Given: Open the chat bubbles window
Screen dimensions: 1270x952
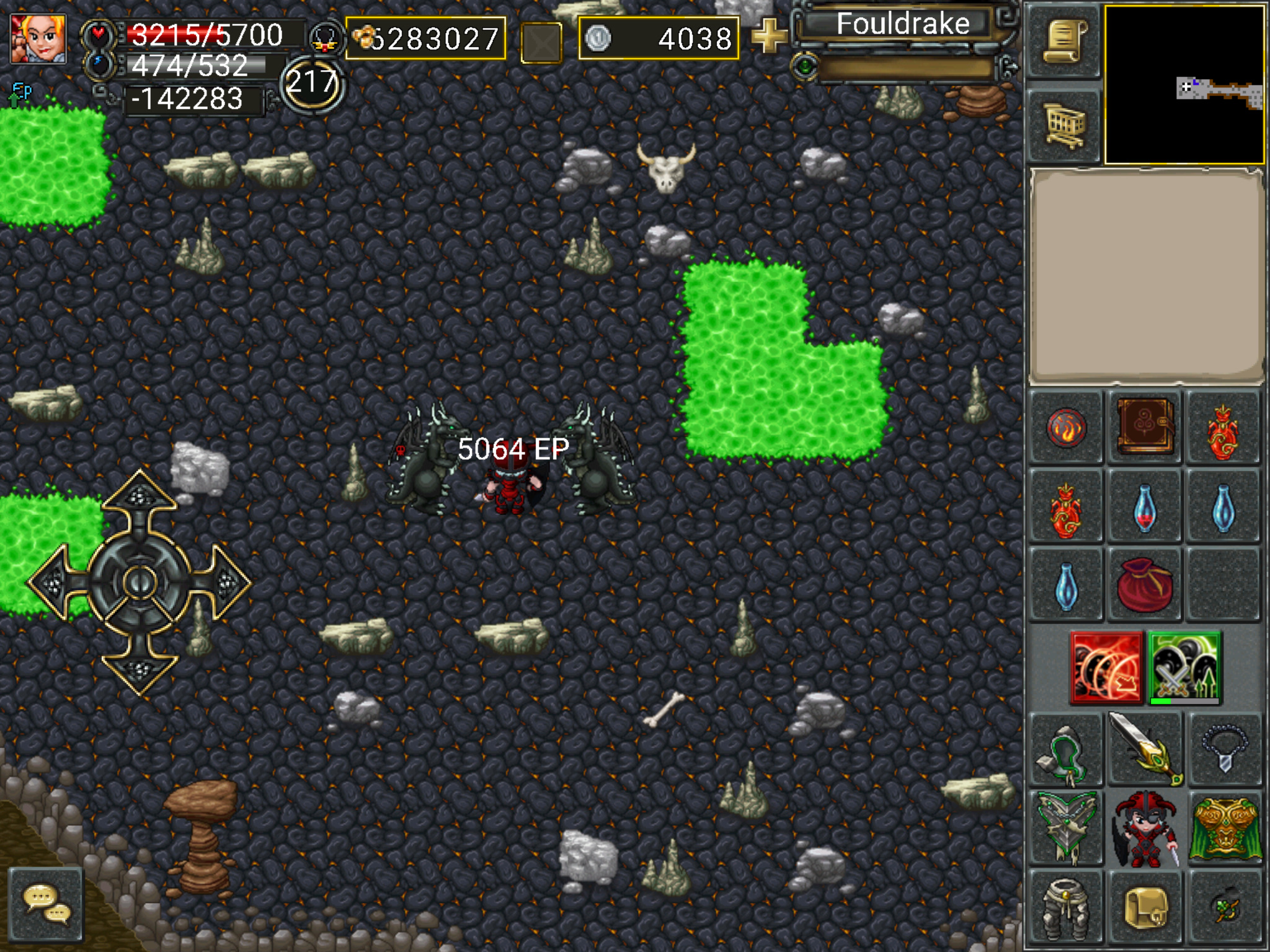Looking at the screenshot, I should 46,905.
